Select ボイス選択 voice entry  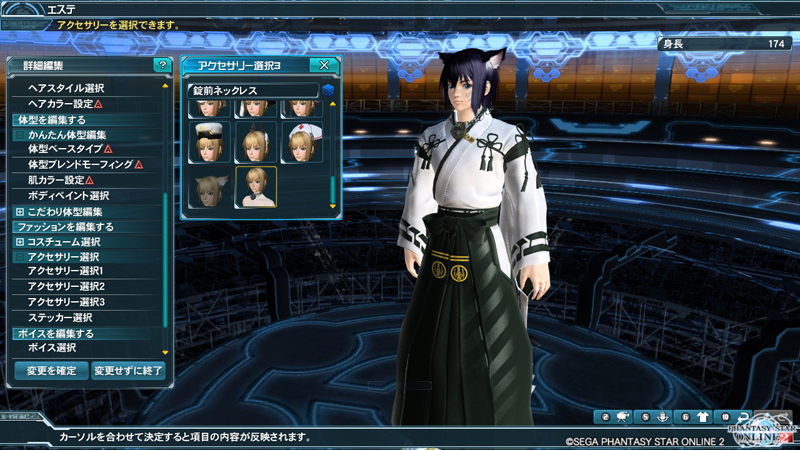click(52, 348)
